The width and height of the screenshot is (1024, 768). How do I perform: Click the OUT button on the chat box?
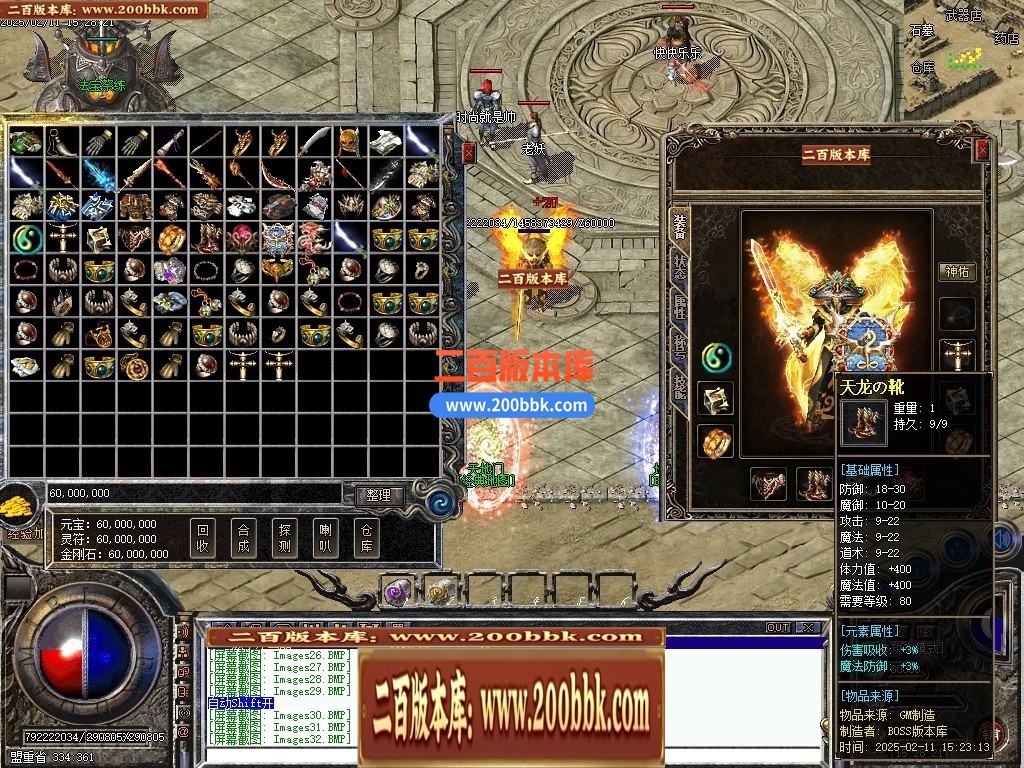tap(778, 628)
